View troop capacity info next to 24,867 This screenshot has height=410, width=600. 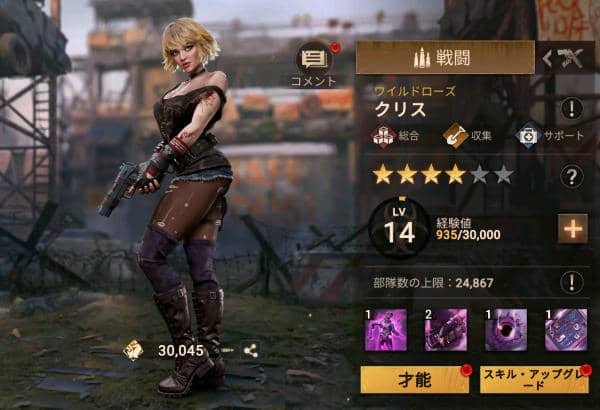coord(571,282)
